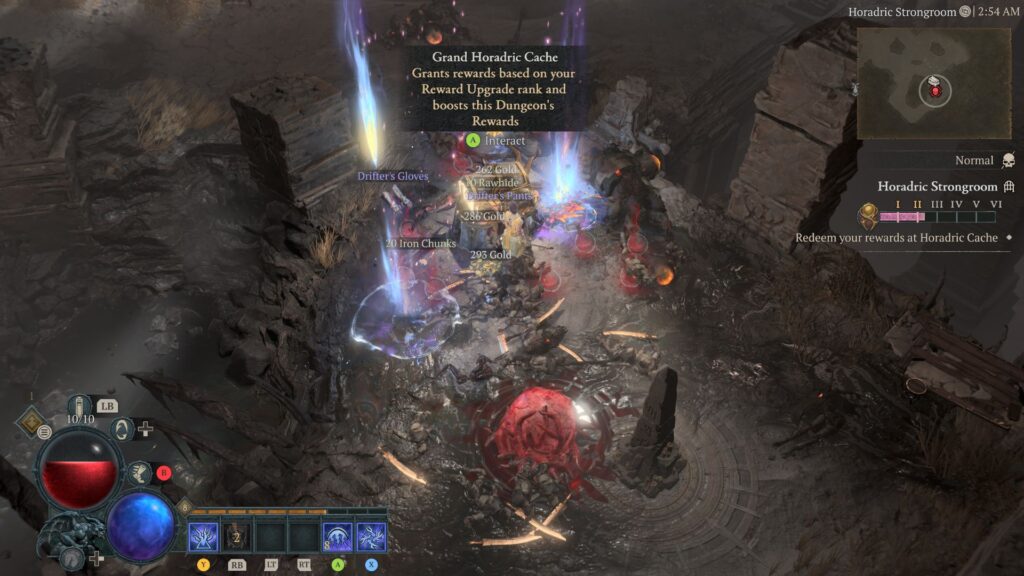The image size is (1024, 576).
Task: Pick up the 20 Iron Chunks label
Action: click(x=421, y=244)
